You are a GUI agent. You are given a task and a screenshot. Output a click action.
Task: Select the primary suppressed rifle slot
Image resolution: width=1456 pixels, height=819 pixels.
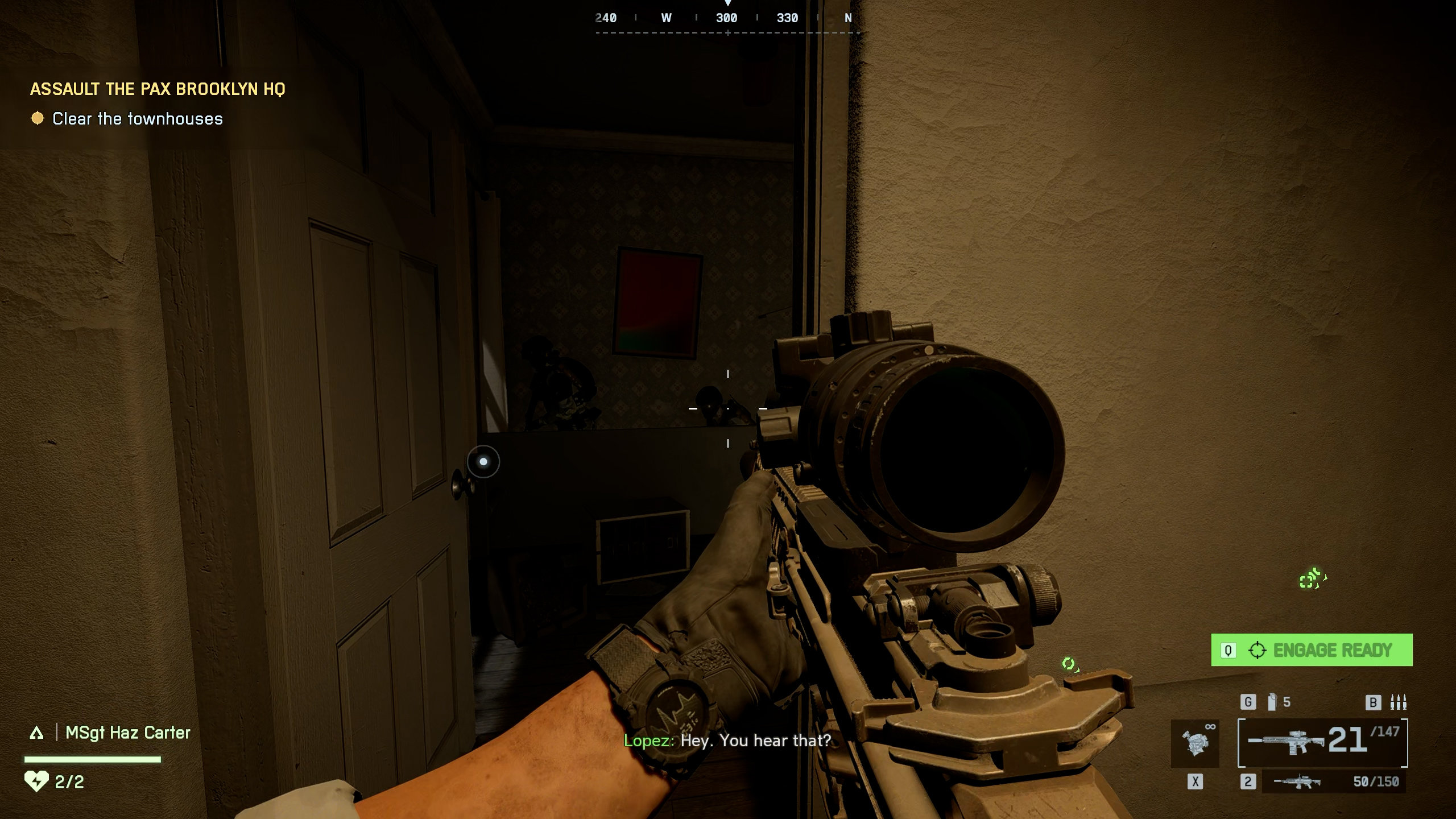pos(1322,743)
